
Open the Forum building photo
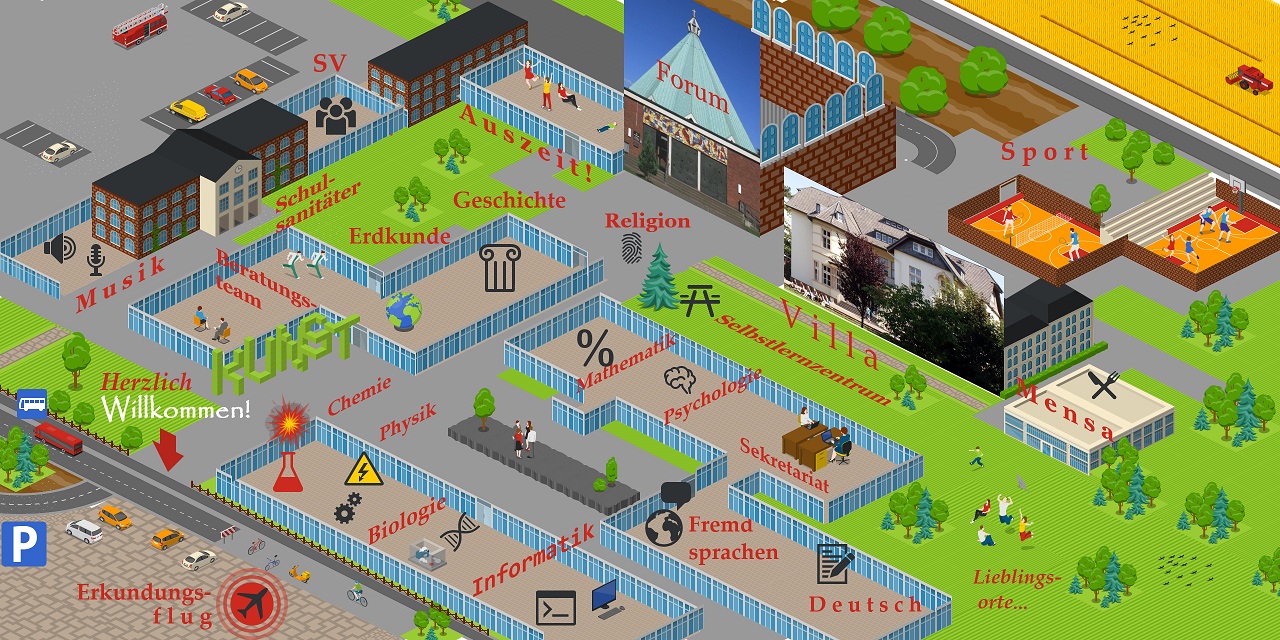click(691, 110)
